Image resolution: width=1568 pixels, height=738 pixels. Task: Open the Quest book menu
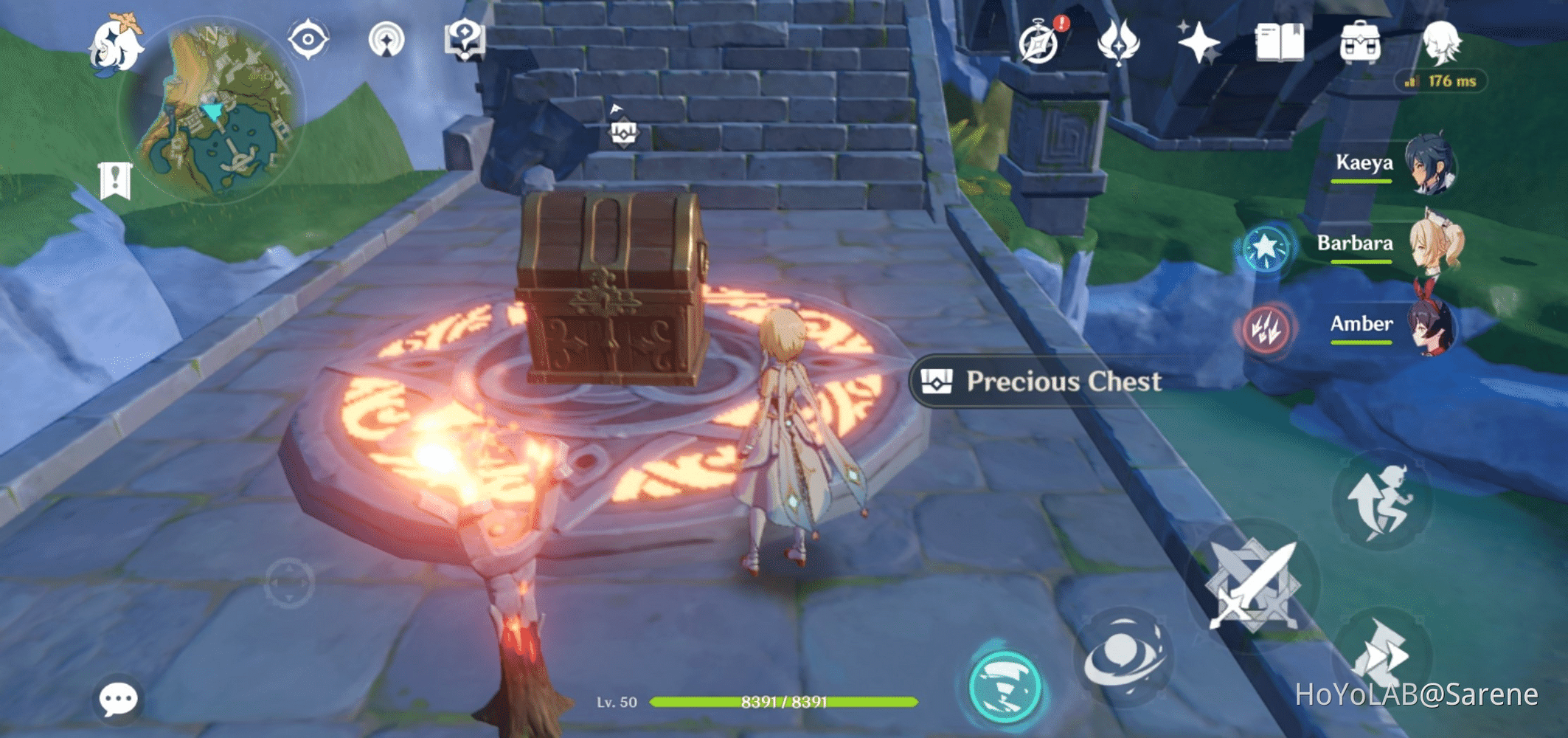tap(1283, 43)
